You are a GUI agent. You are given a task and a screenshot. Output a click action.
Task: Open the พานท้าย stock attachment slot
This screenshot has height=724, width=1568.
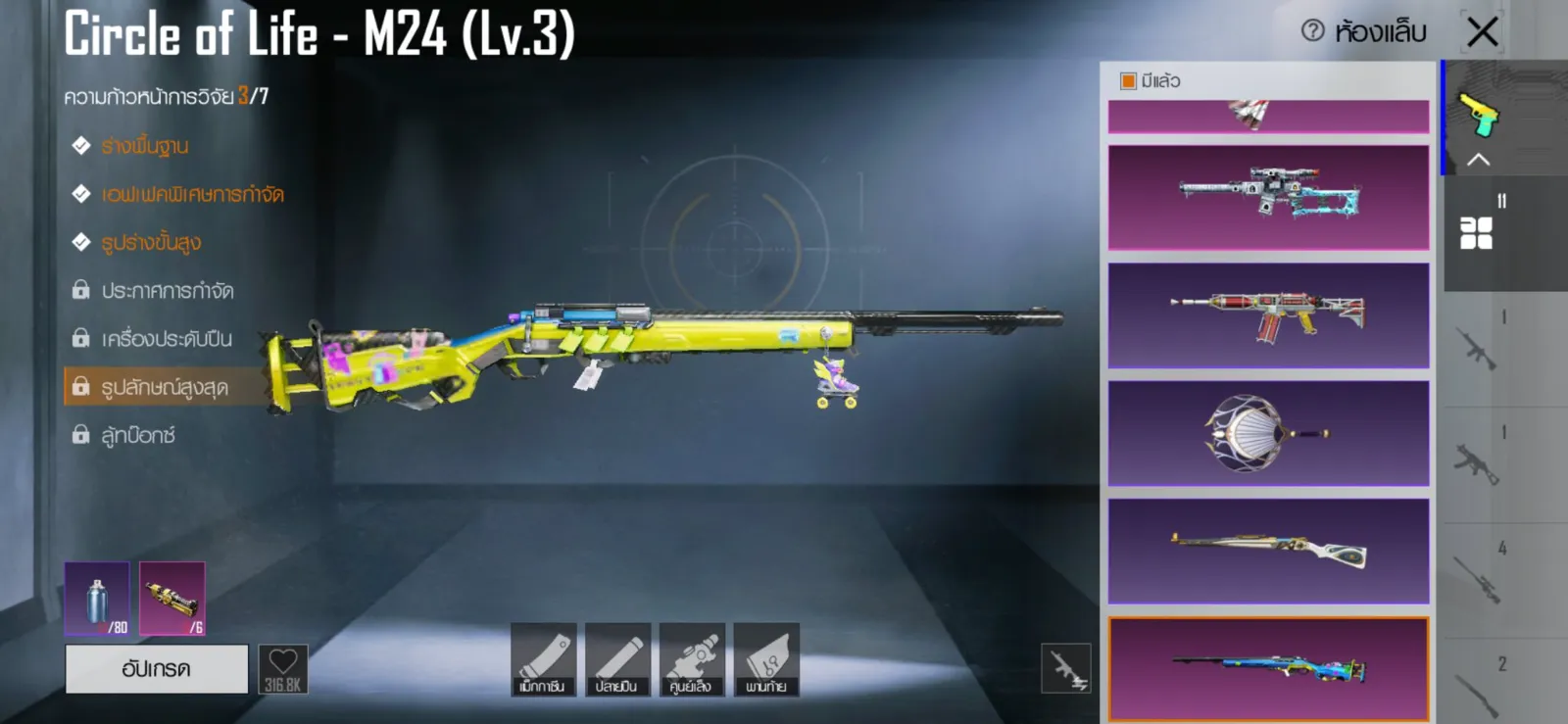pyautogui.click(x=766, y=659)
